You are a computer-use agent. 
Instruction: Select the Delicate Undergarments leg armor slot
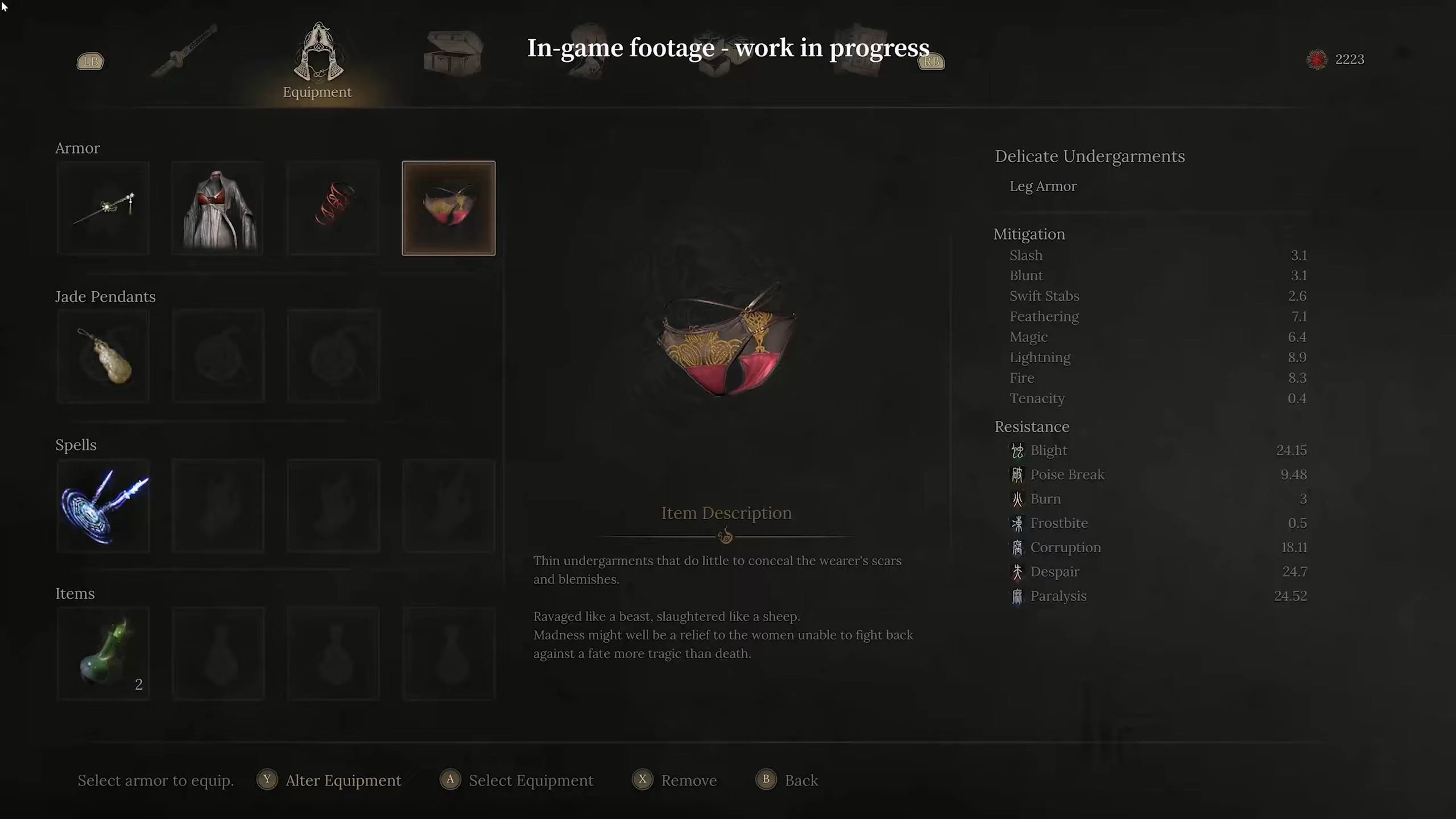coord(448,208)
